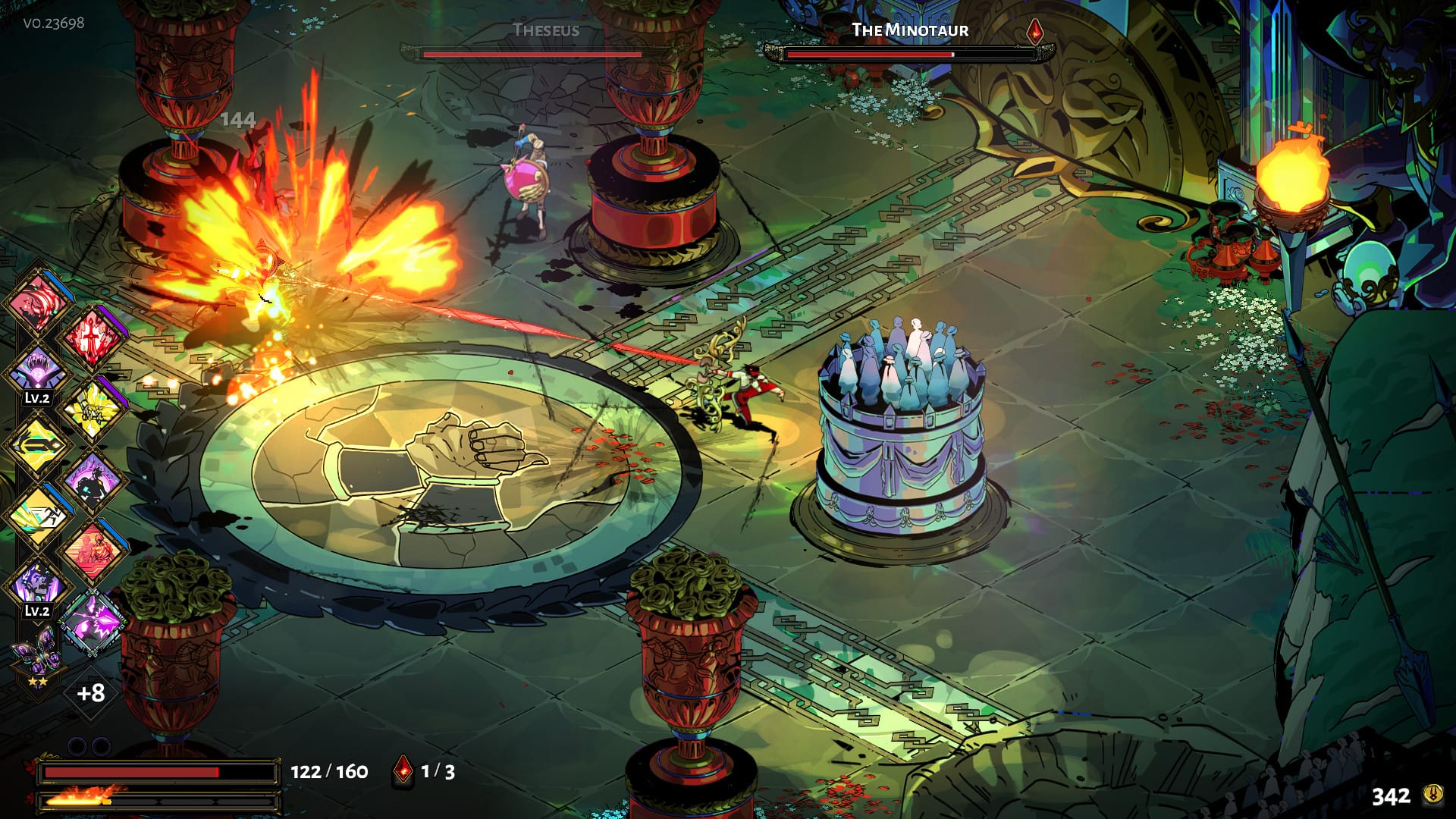Select the Theseus name label

[546, 30]
